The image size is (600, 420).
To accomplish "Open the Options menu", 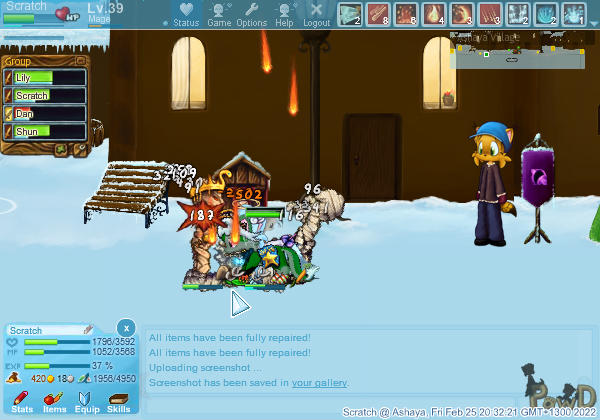I will point(252,15).
